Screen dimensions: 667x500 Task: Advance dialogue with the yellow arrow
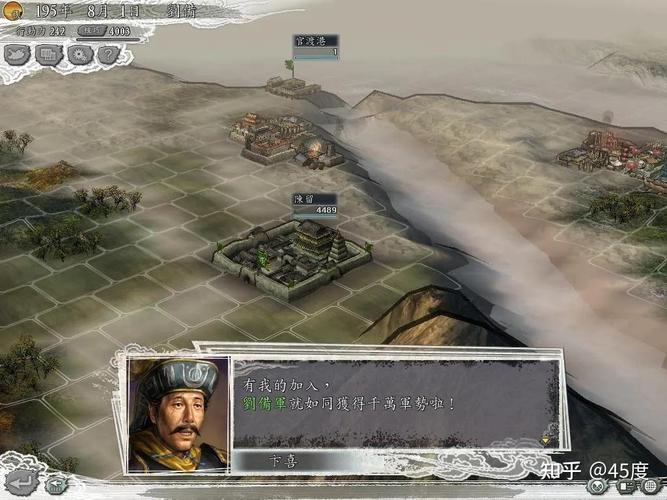click(546, 437)
